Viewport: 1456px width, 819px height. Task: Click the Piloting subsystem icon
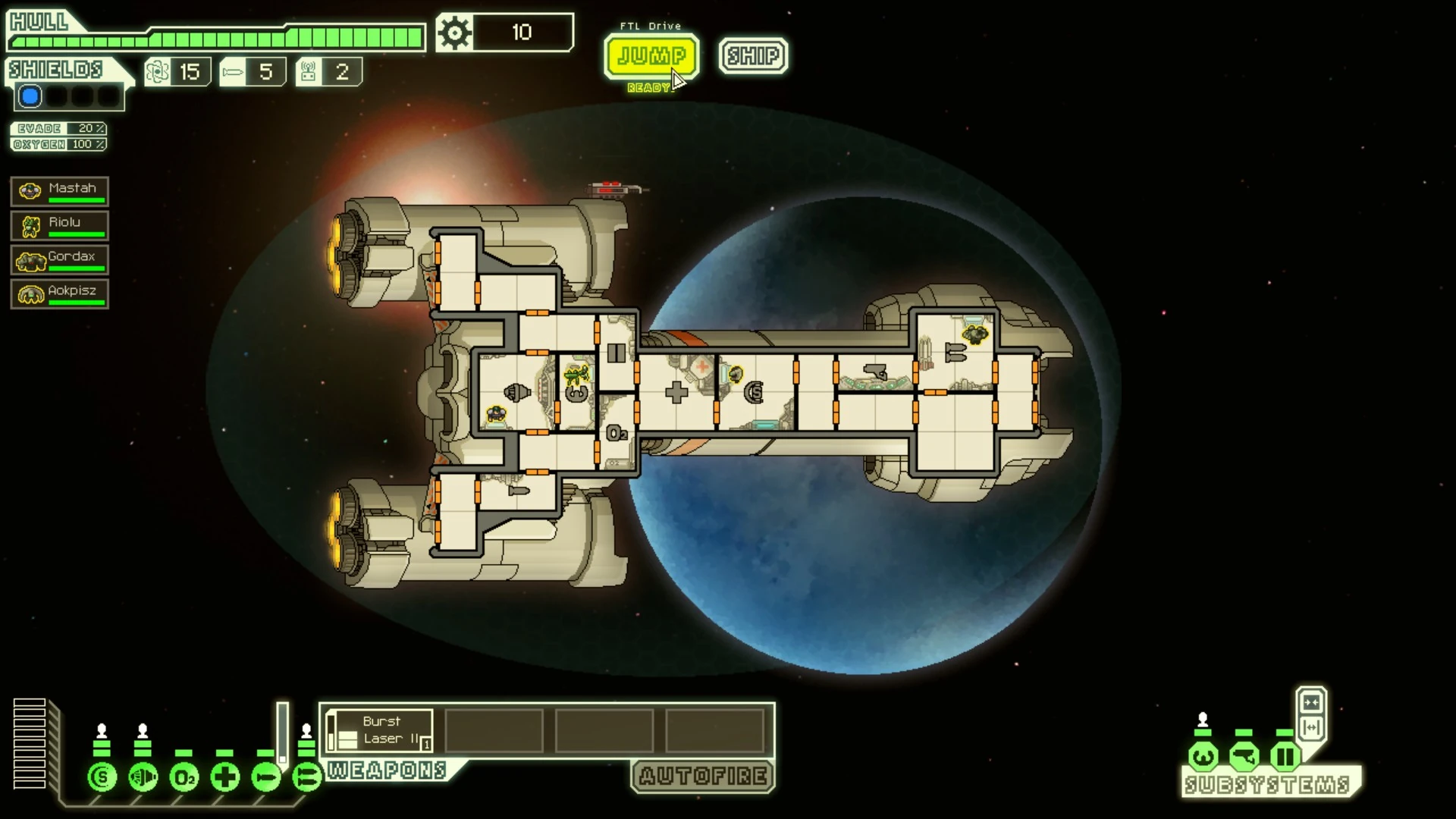tap(1203, 756)
